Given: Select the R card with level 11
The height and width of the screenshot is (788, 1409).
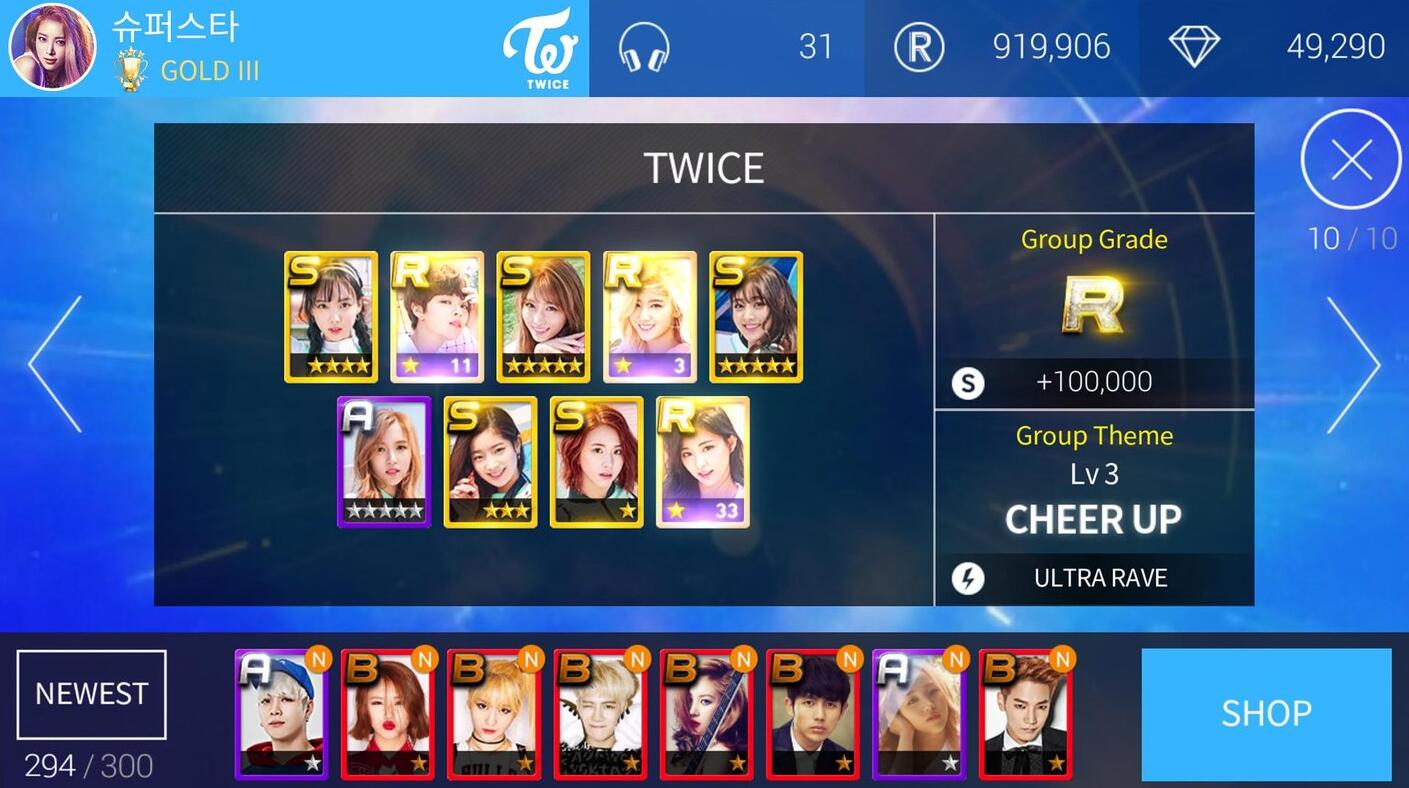Looking at the screenshot, I should [x=437, y=316].
